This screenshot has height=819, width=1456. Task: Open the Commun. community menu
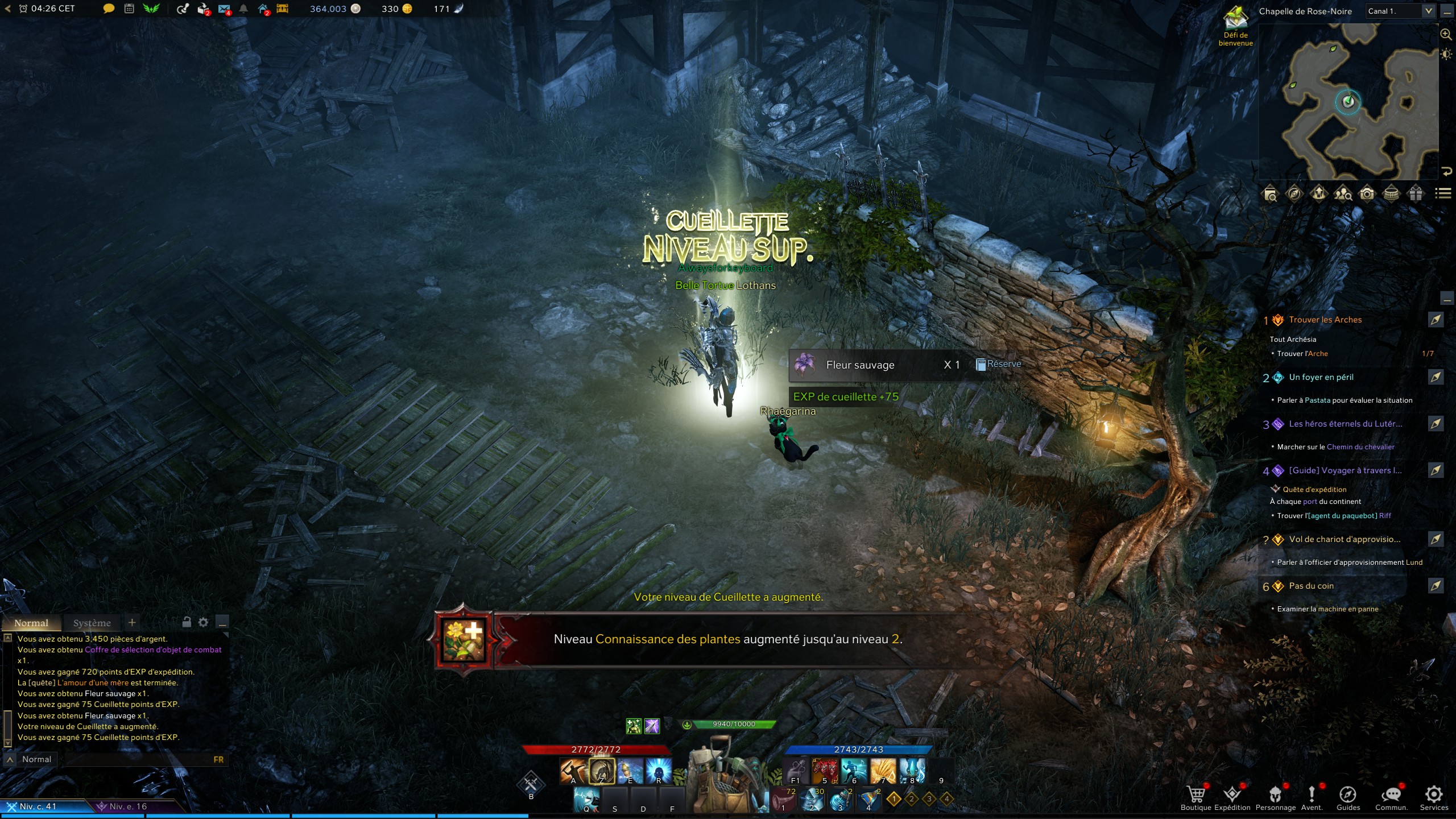click(x=1391, y=795)
